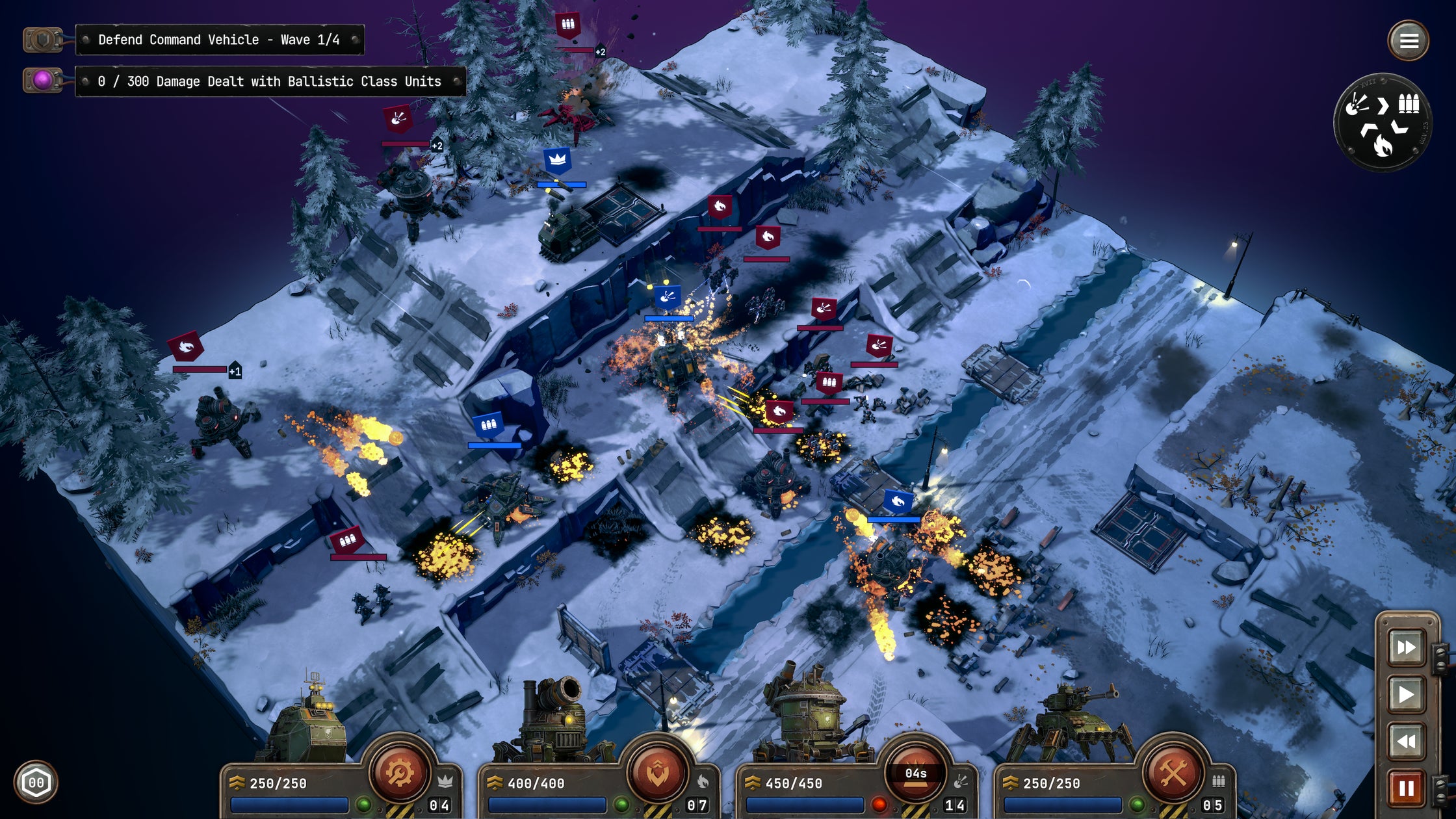Viewport: 1456px width, 819px height.
Task: Open the hamburger menu button
Action: tap(1409, 41)
